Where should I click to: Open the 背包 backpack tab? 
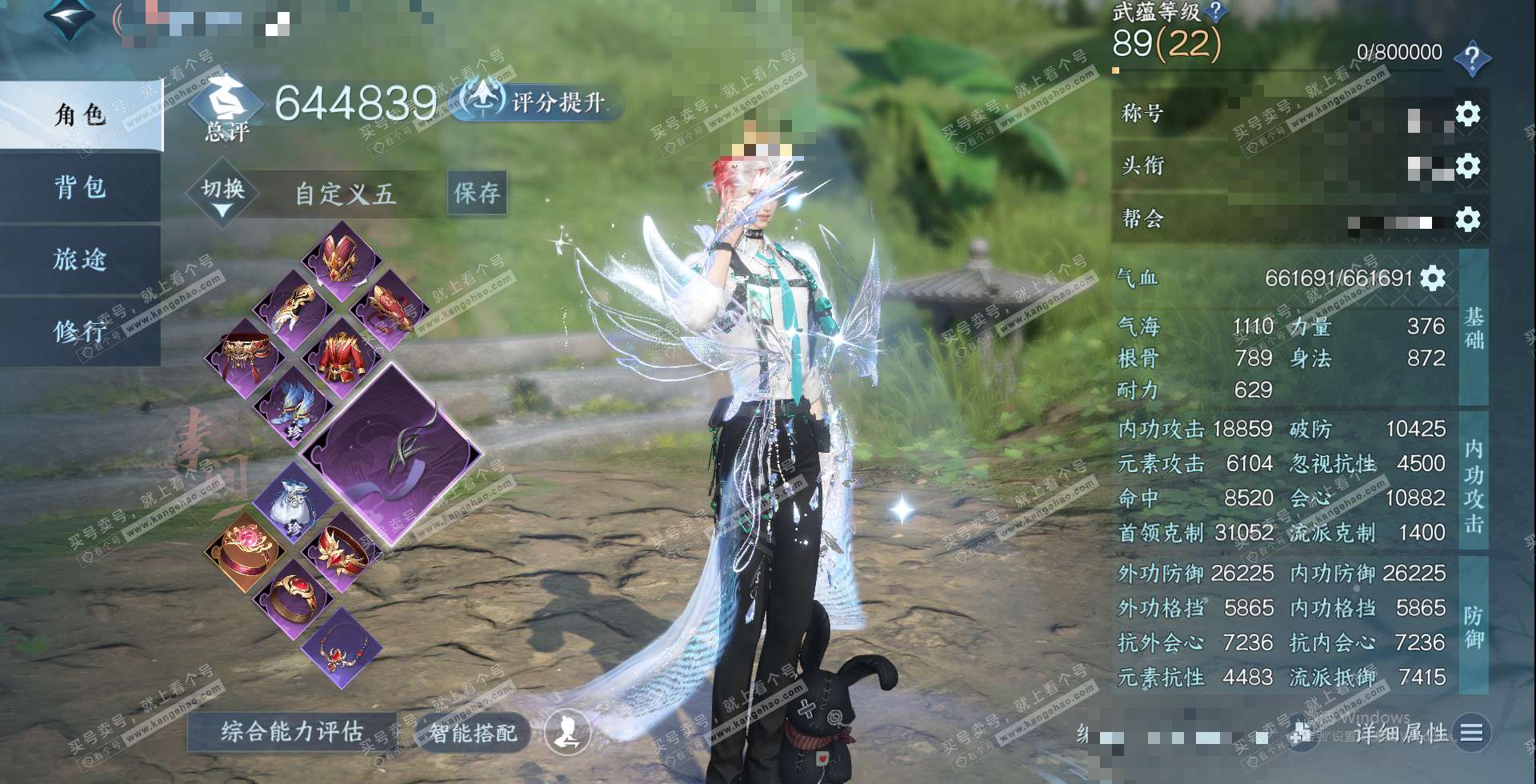[80, 188]
